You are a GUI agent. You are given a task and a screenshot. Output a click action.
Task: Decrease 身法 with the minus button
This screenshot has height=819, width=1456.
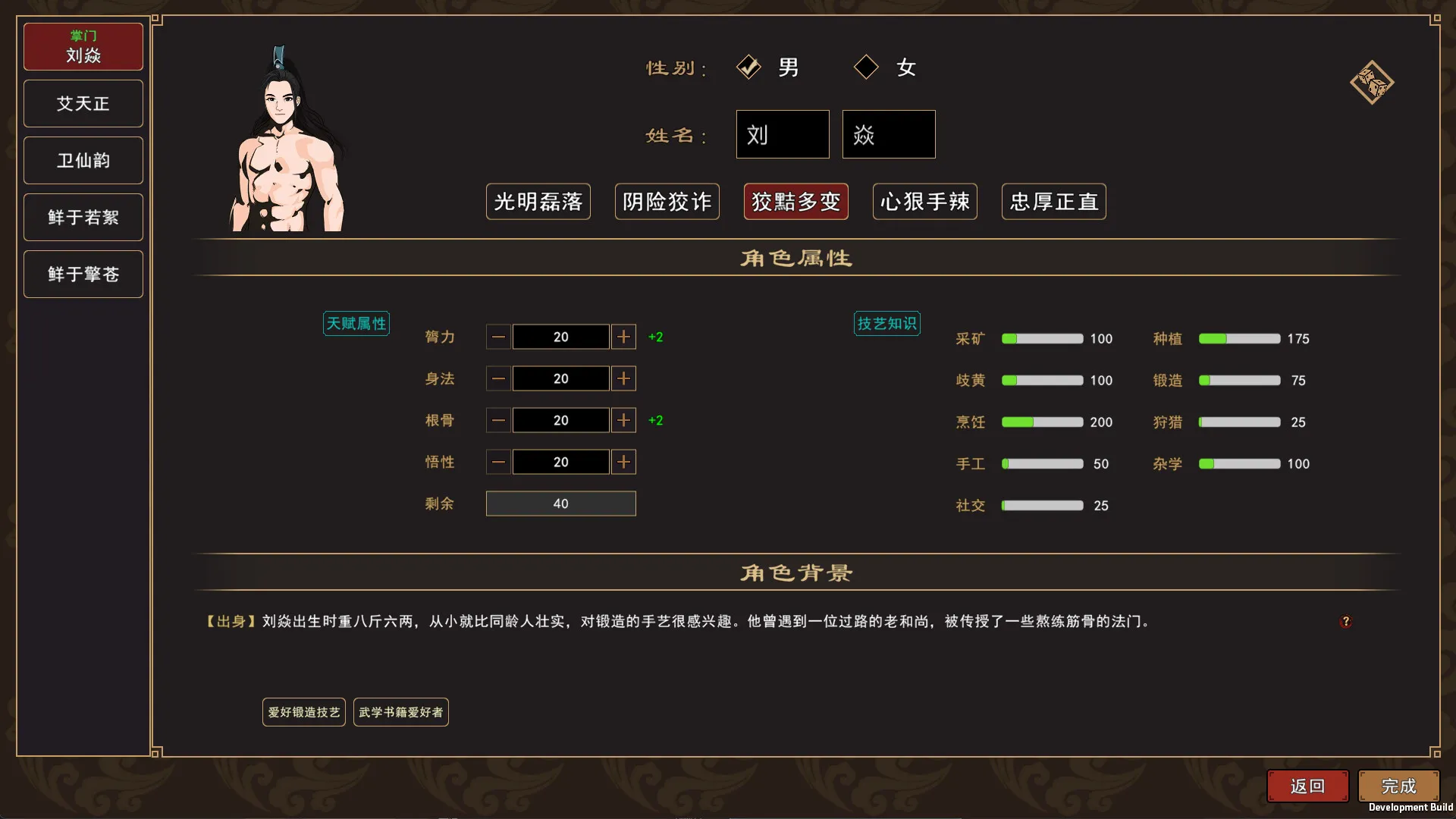[x=498, y=378]
